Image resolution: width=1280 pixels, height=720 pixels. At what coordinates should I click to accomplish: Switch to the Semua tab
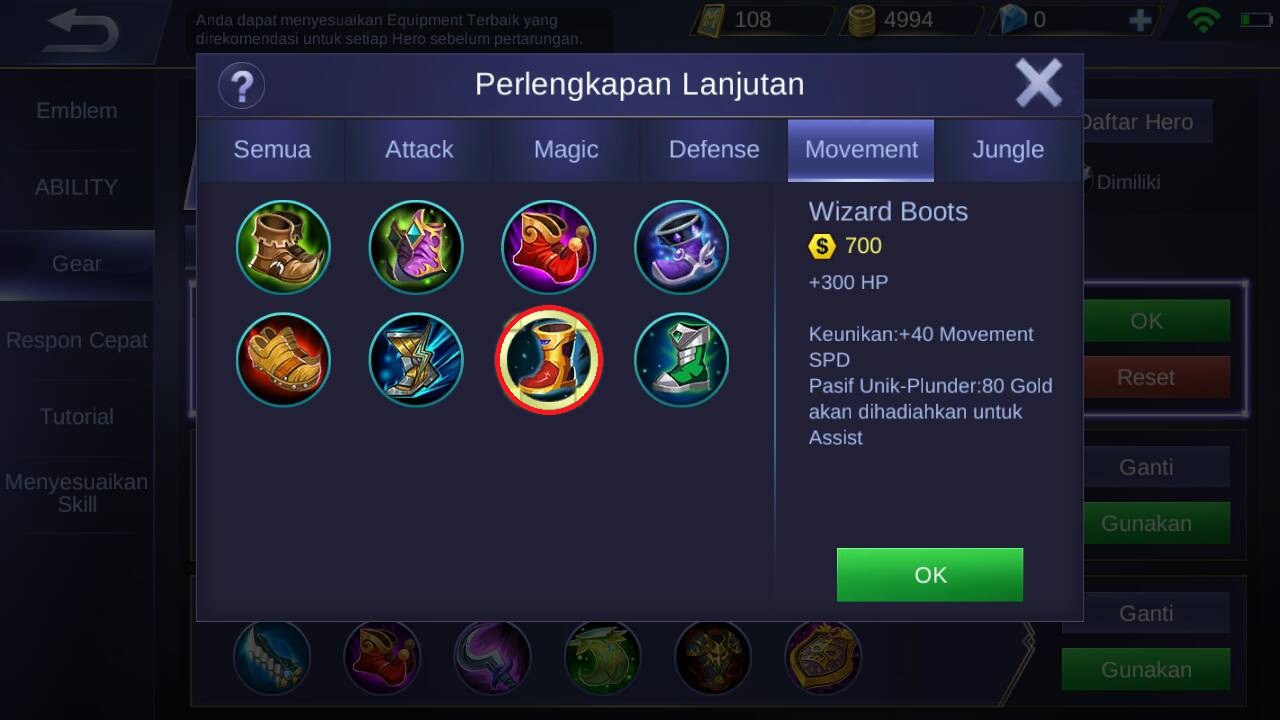272,150
